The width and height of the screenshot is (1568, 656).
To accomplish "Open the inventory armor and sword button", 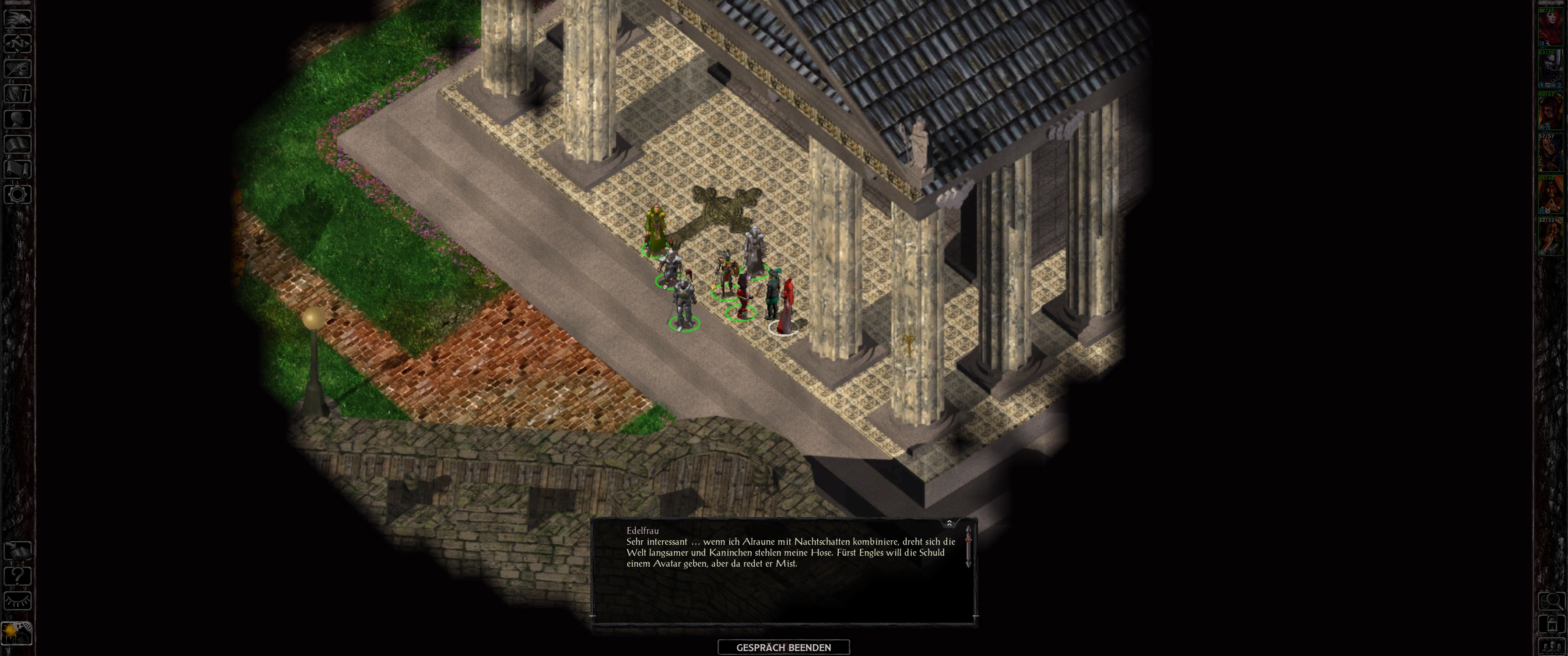I will click(x=18, y=94).
